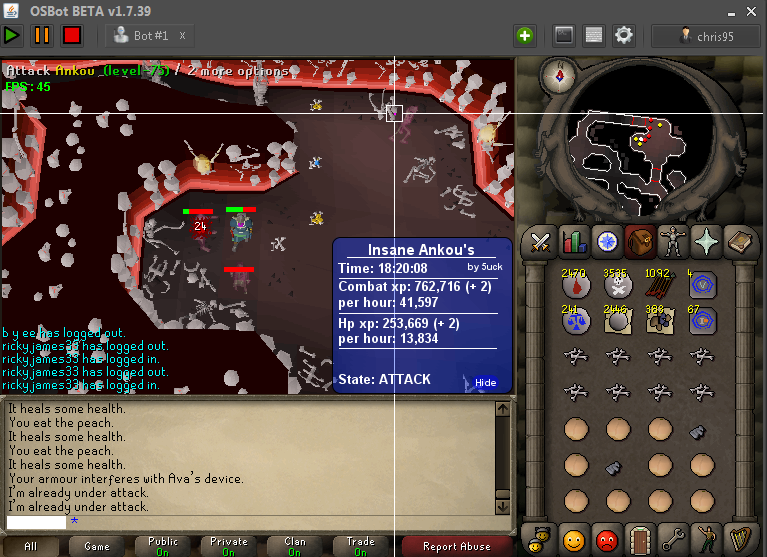Image resolution: width=767 pixels, height=557 pixels.
Task: Pause the bot script
Action: 42,35
